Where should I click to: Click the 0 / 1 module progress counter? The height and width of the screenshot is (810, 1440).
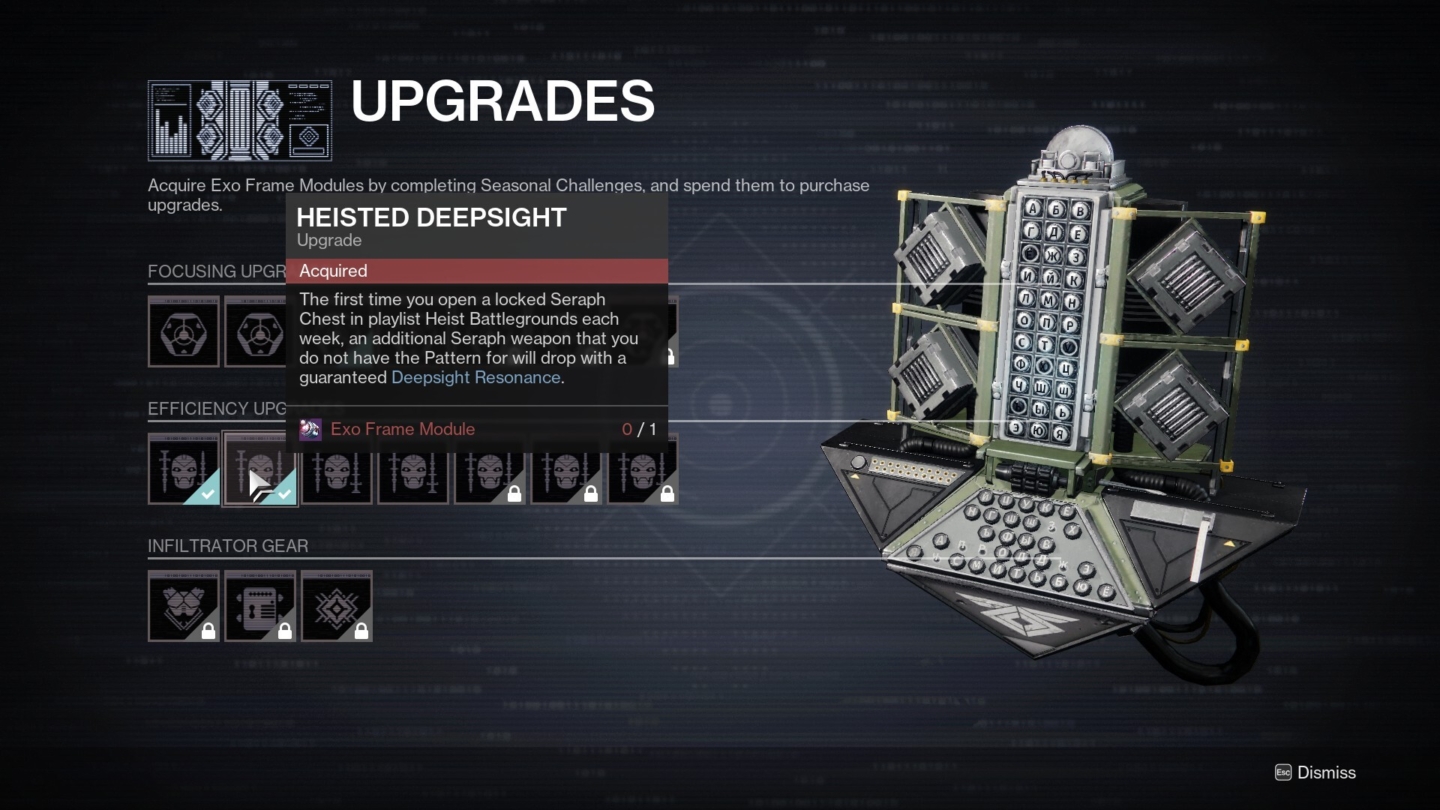pos(640,429)
